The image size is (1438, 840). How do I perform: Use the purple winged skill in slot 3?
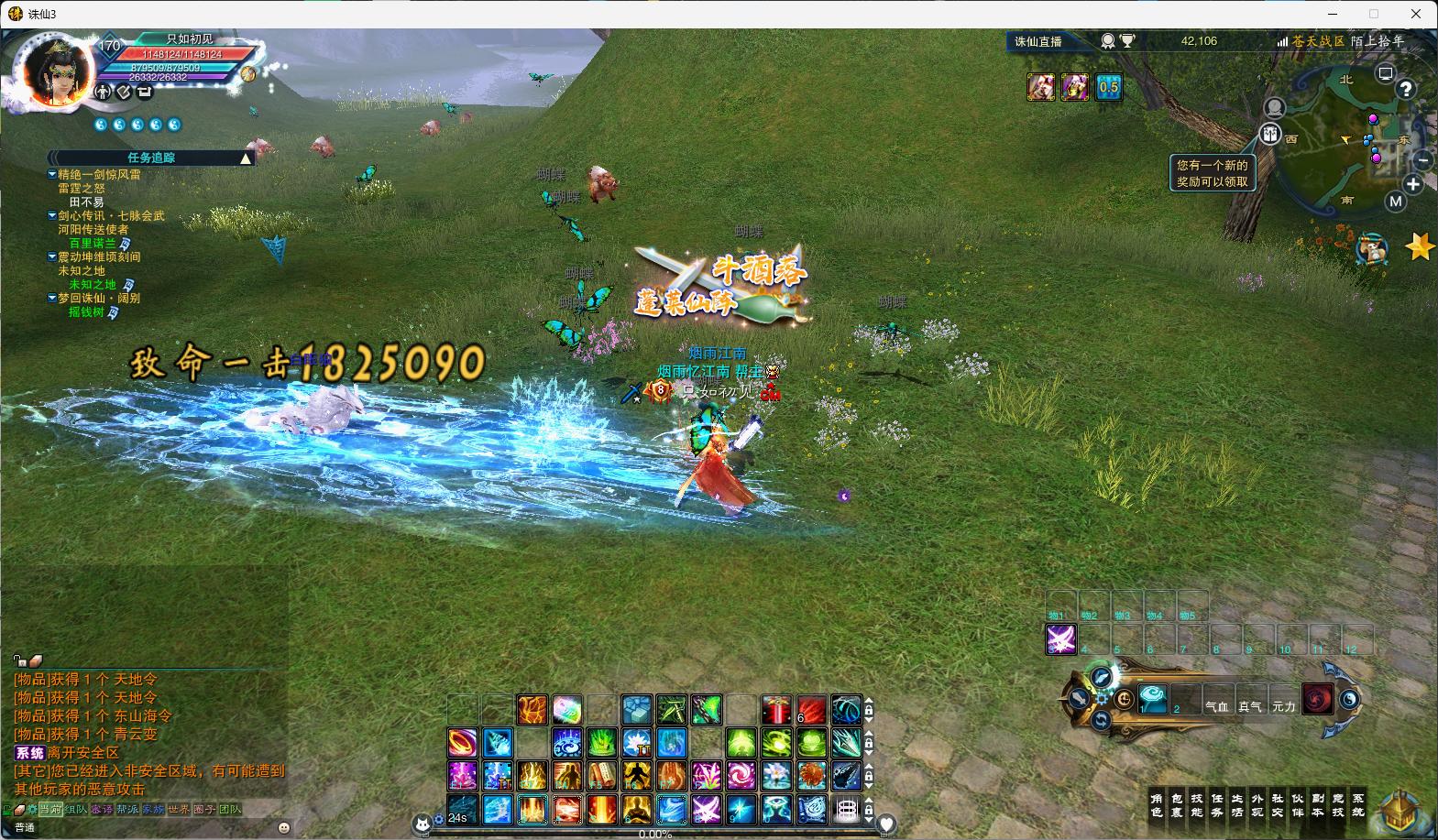tap(1061, 639)
